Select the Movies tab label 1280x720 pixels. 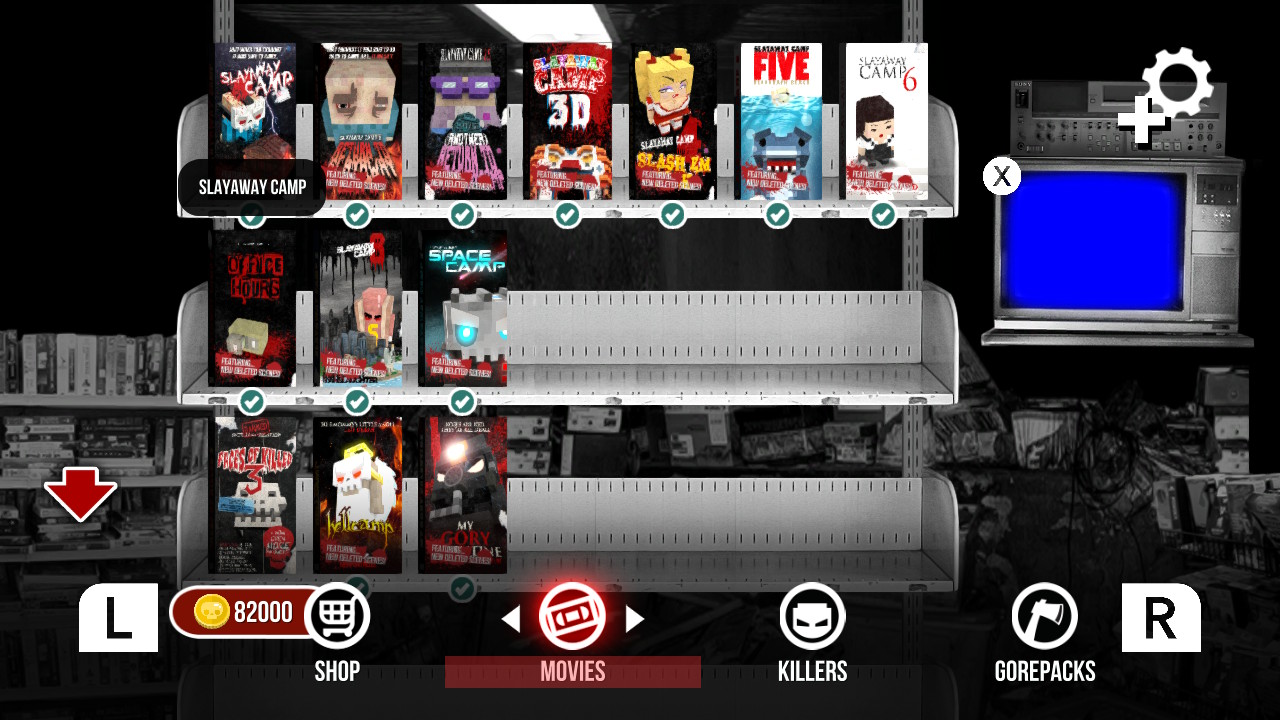(572, 671)
